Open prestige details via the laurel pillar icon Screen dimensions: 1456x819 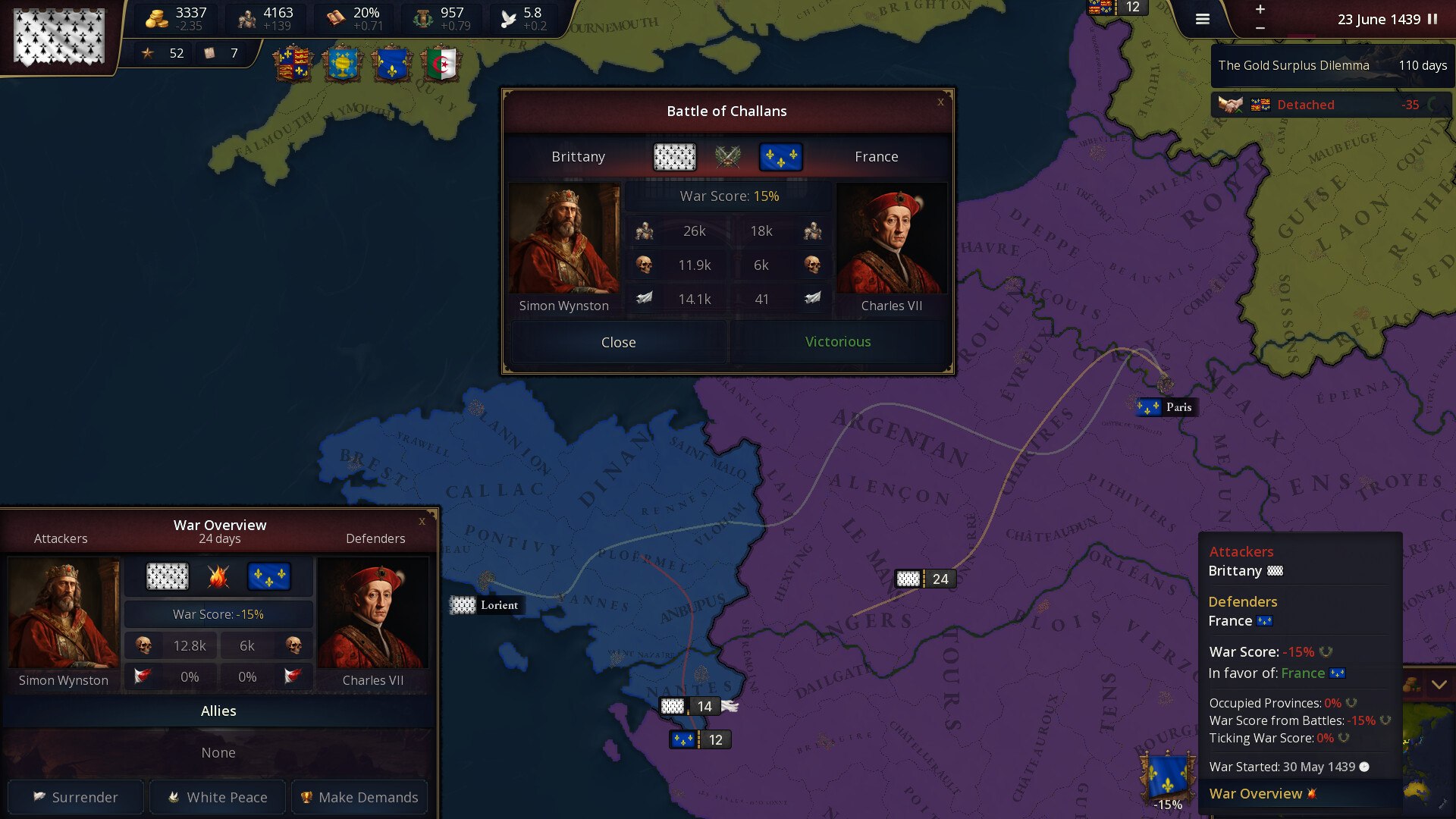click(421, 18)
